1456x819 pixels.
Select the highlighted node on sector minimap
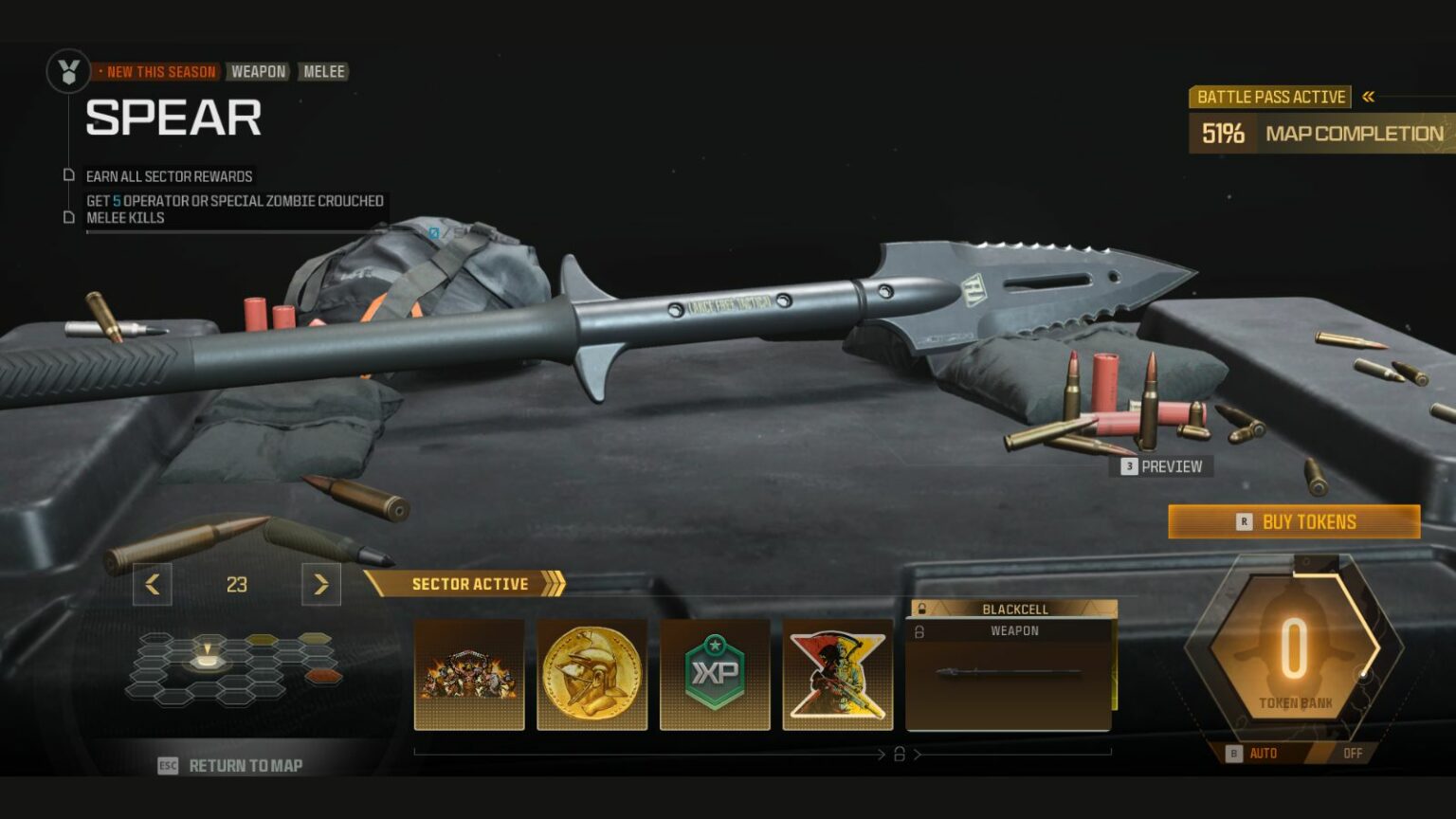[x=209, y=664]
